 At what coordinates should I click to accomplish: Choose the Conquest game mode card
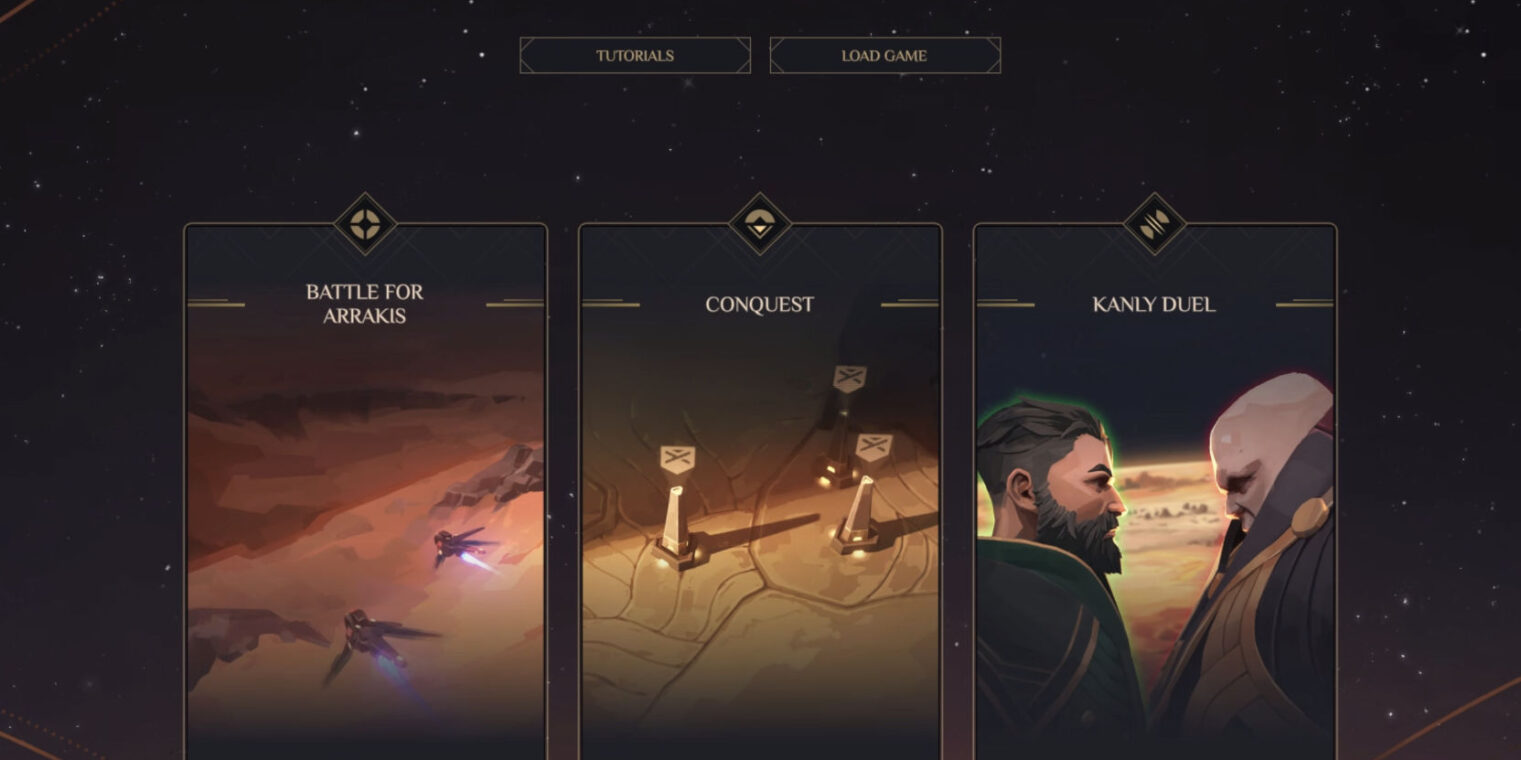[x=759, y=490]
